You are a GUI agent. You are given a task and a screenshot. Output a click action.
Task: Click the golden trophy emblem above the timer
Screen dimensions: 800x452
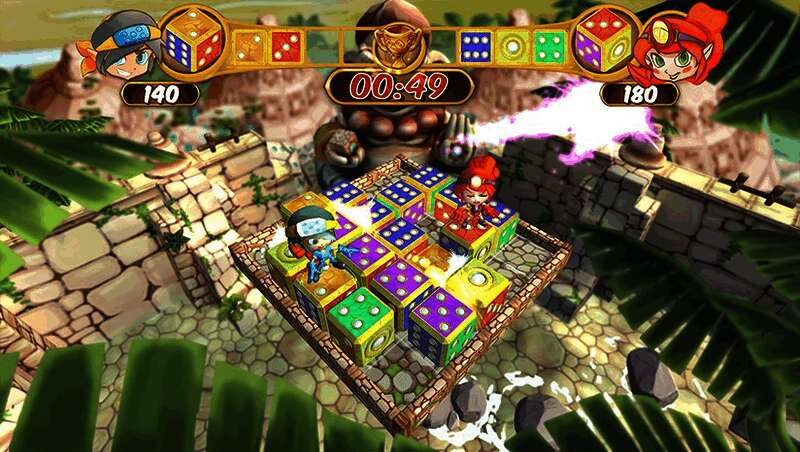point(399,44)
